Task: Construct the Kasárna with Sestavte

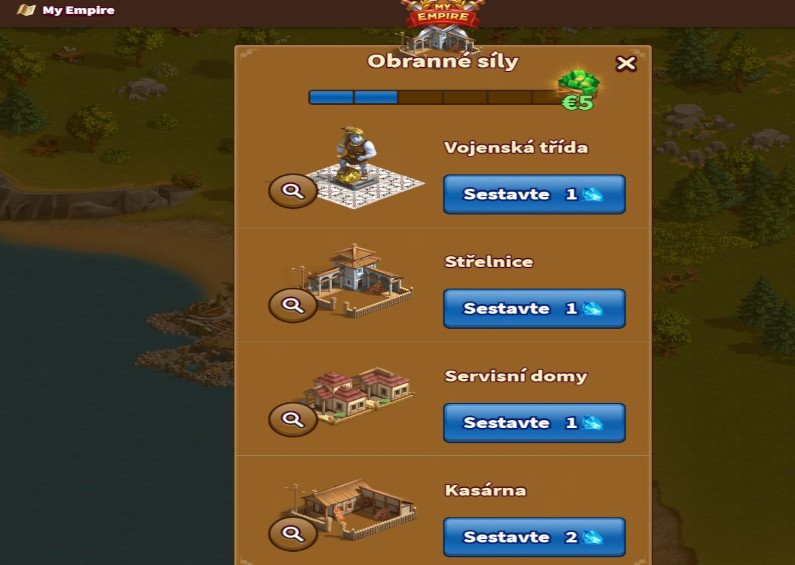Action: point(534,537)
